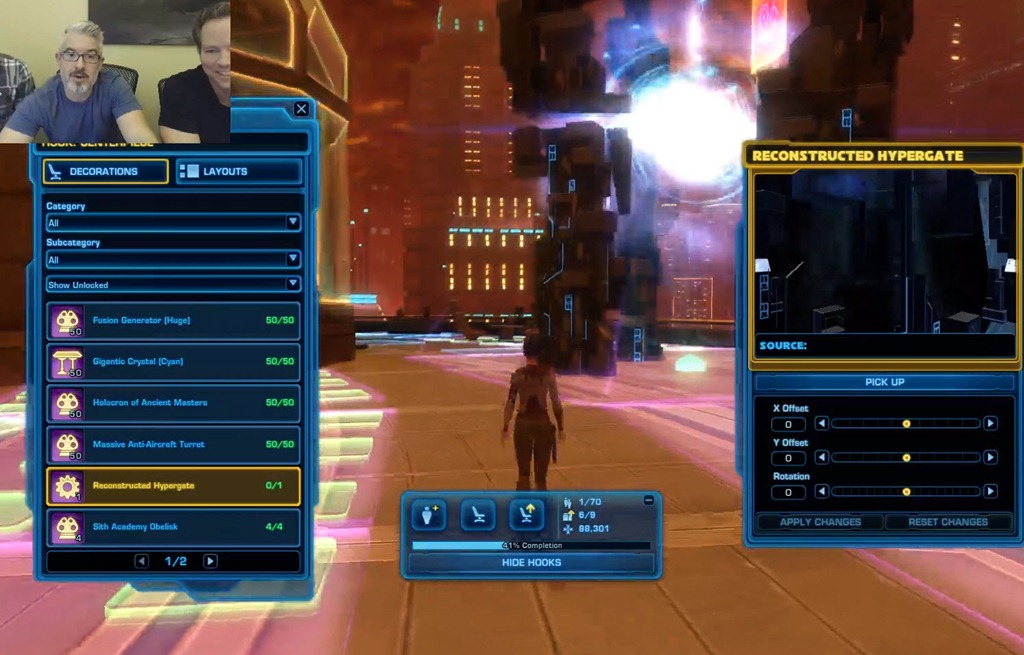Apply changes to the decoration
The height and width of the screenshot is (655, 1024).
pos(819,522)
